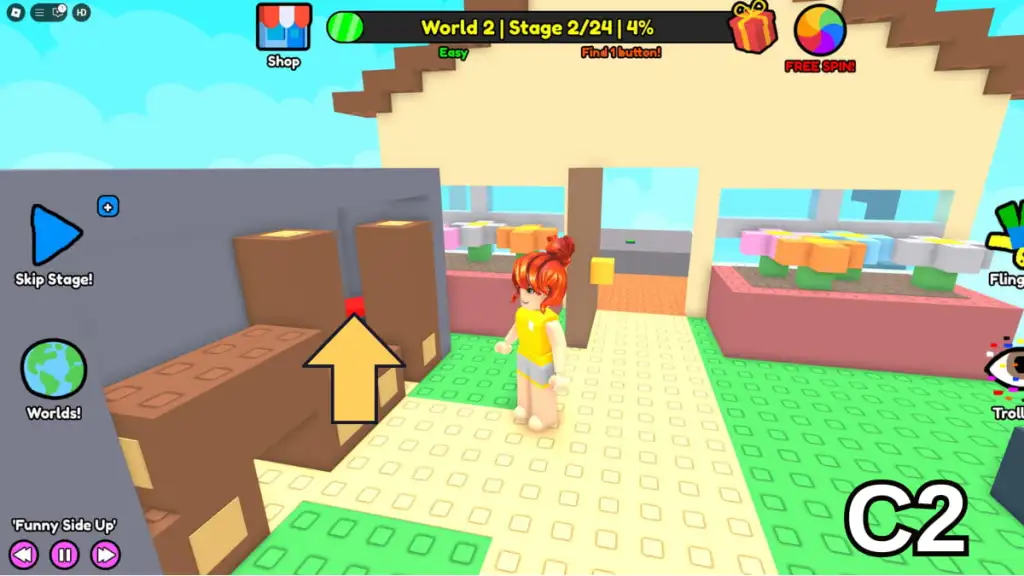This screenshot has height=576, width=1024.
Task: Open the Roblox chat window
Action: pos(59,13)
